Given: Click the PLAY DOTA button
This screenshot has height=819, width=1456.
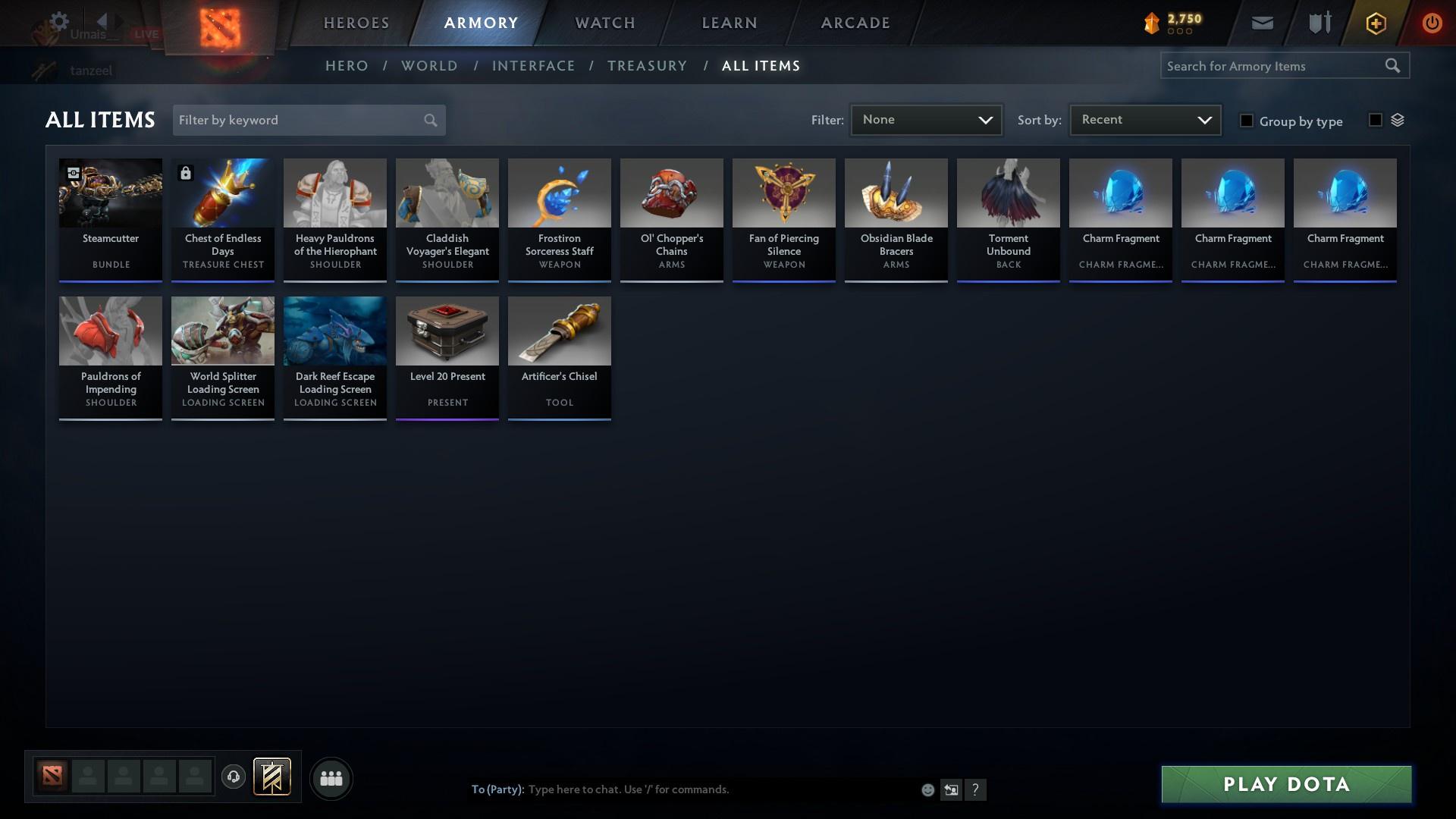Looking at the screenshot, I should click(1285, 784).
